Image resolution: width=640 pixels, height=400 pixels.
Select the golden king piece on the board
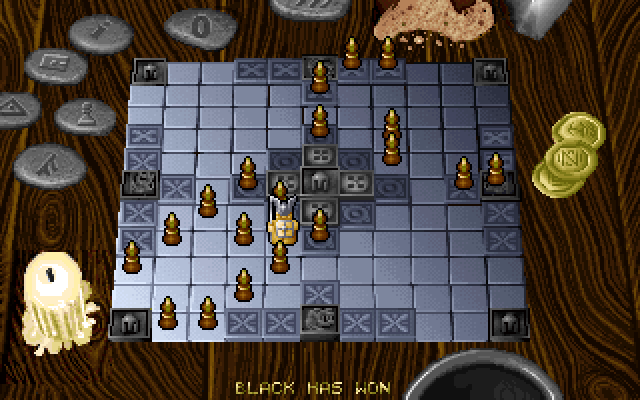tap(283, 228)
